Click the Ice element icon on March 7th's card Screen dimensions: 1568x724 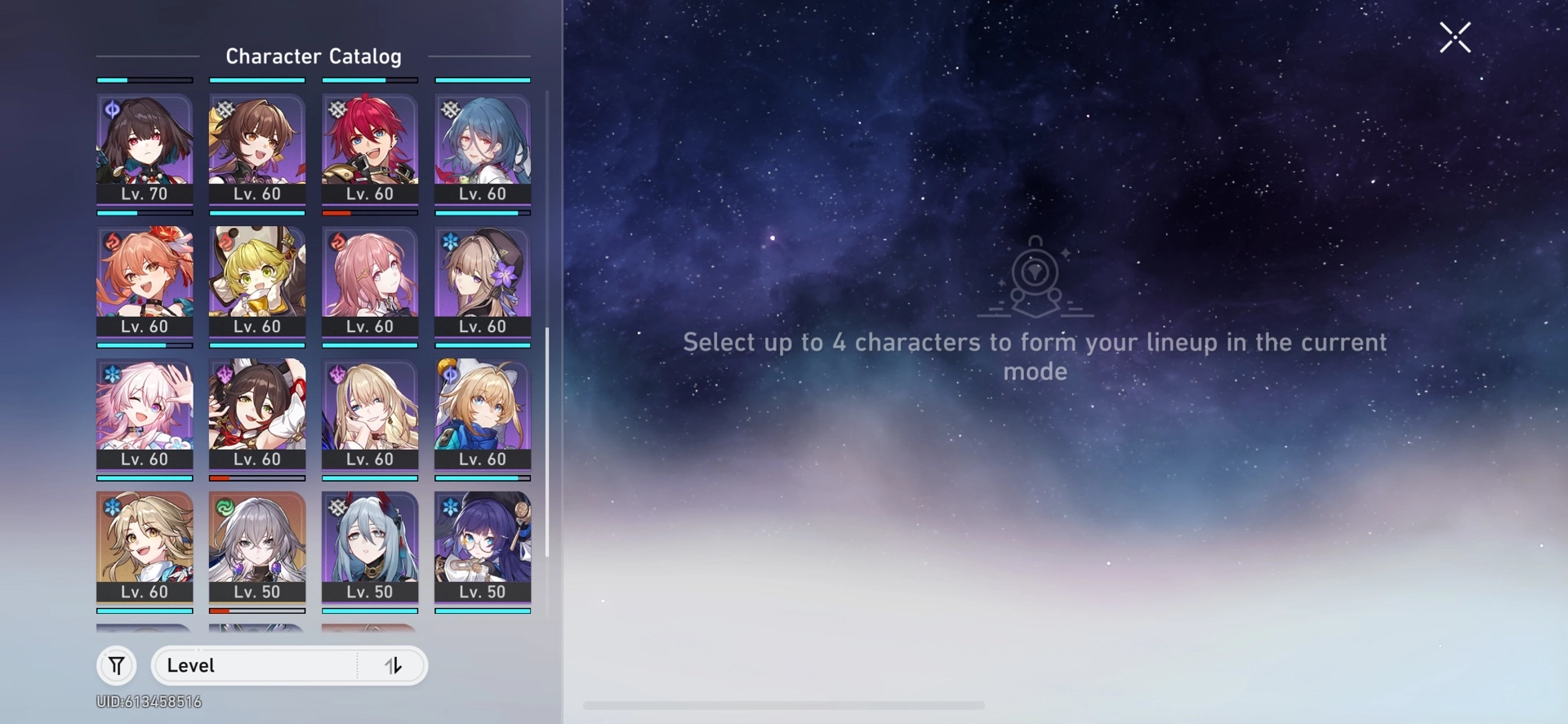112,373
